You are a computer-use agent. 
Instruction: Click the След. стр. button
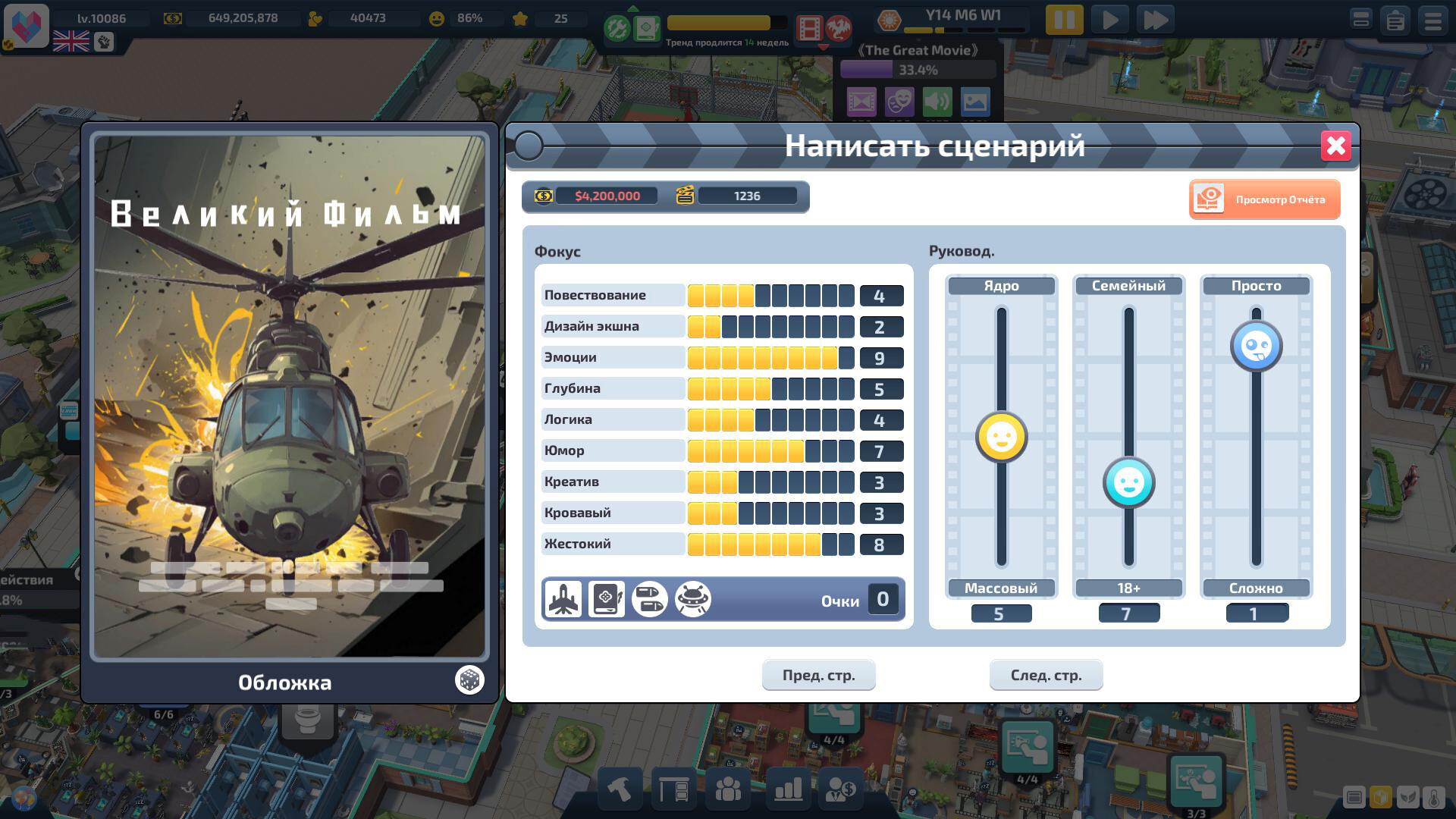pos(1046,674)
